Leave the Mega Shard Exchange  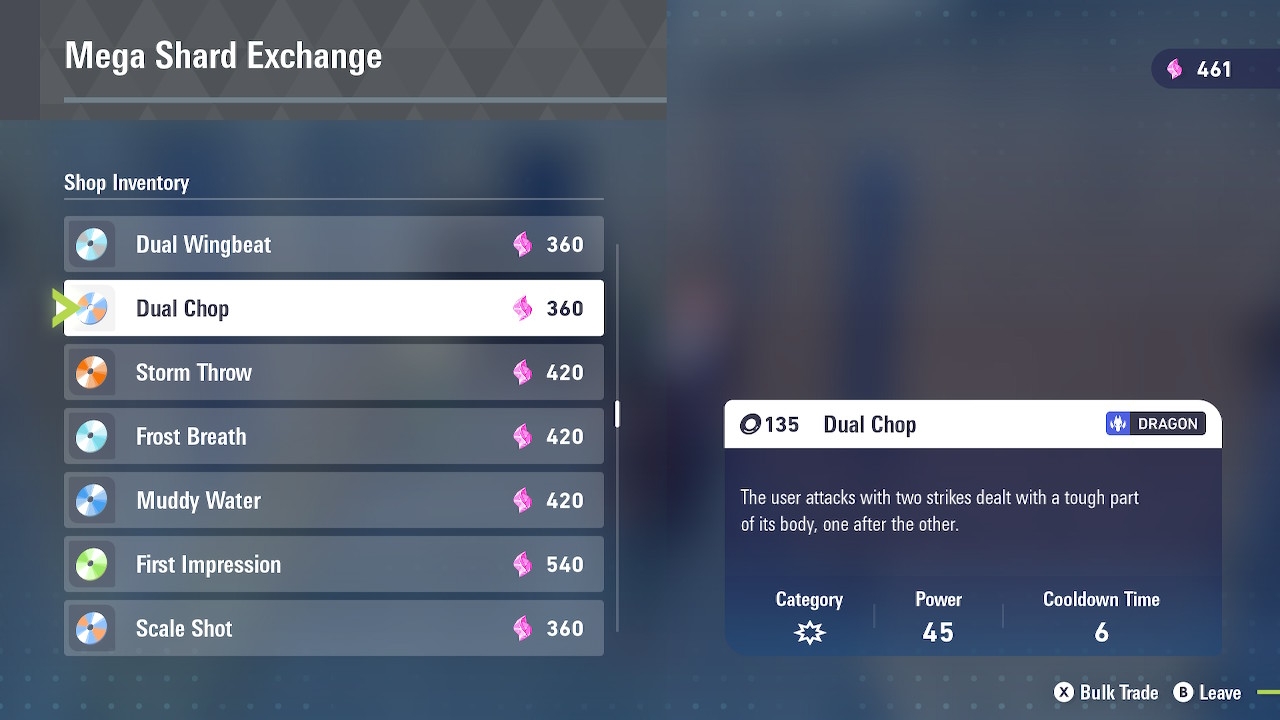tap(1208, 692)
